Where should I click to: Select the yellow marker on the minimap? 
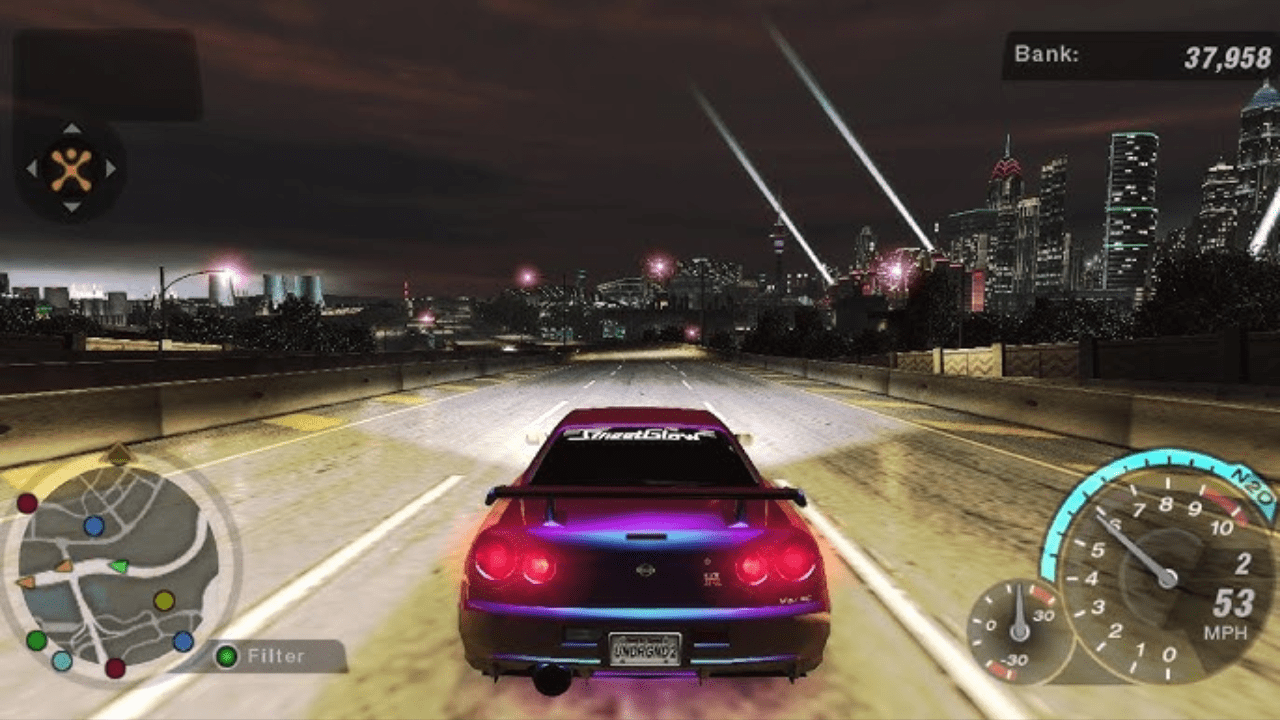click(x=164, y=601)
